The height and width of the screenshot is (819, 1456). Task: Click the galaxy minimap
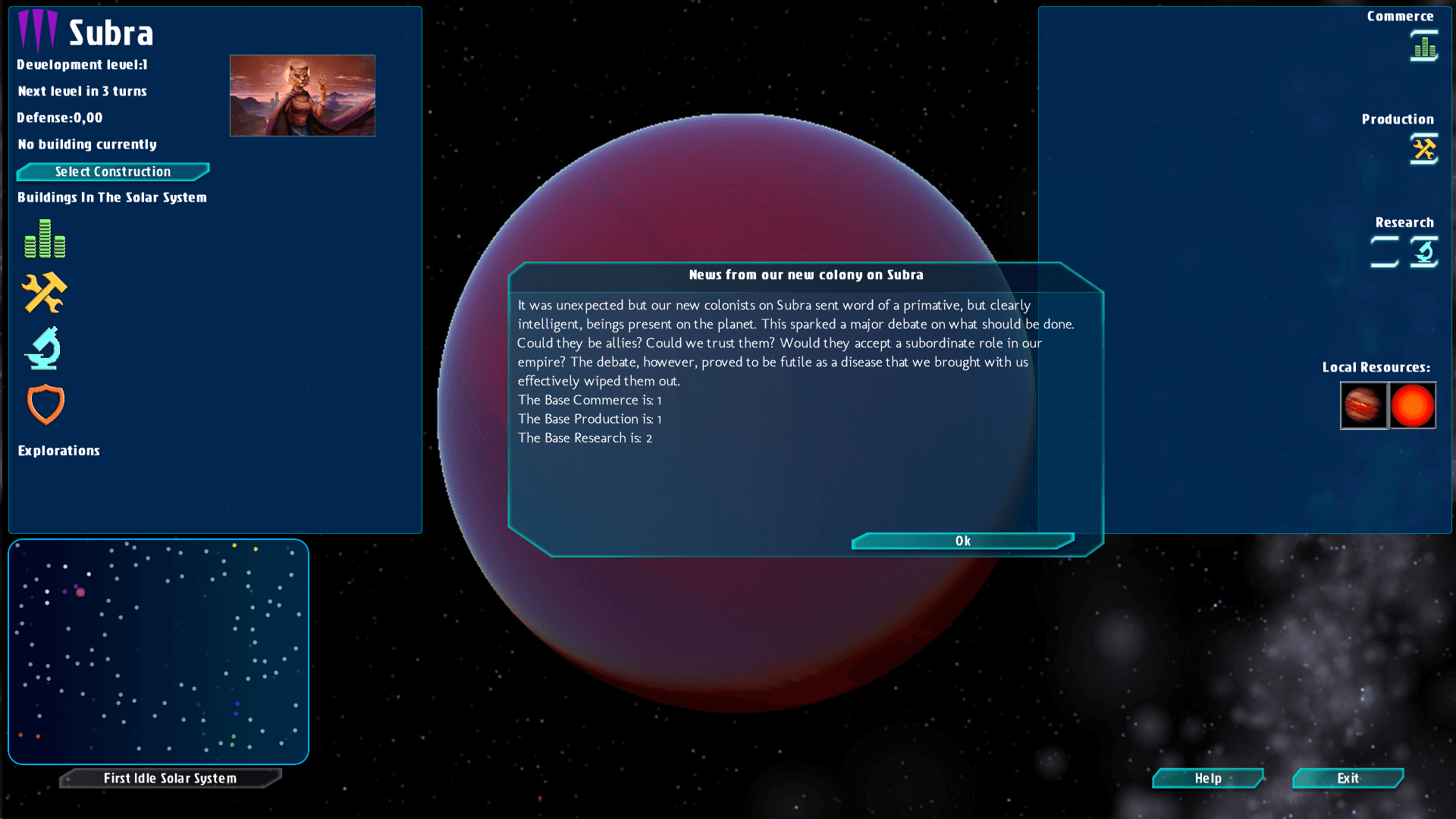coord(158,651)
